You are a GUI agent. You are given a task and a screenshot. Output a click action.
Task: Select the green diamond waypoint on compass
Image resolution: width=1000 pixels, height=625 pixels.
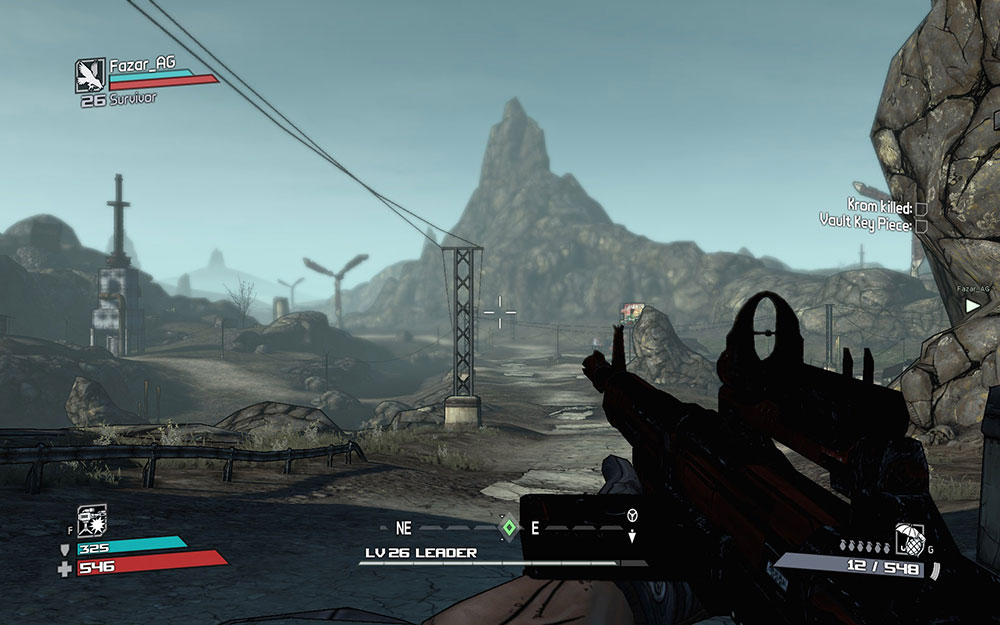tap(509, 527)
